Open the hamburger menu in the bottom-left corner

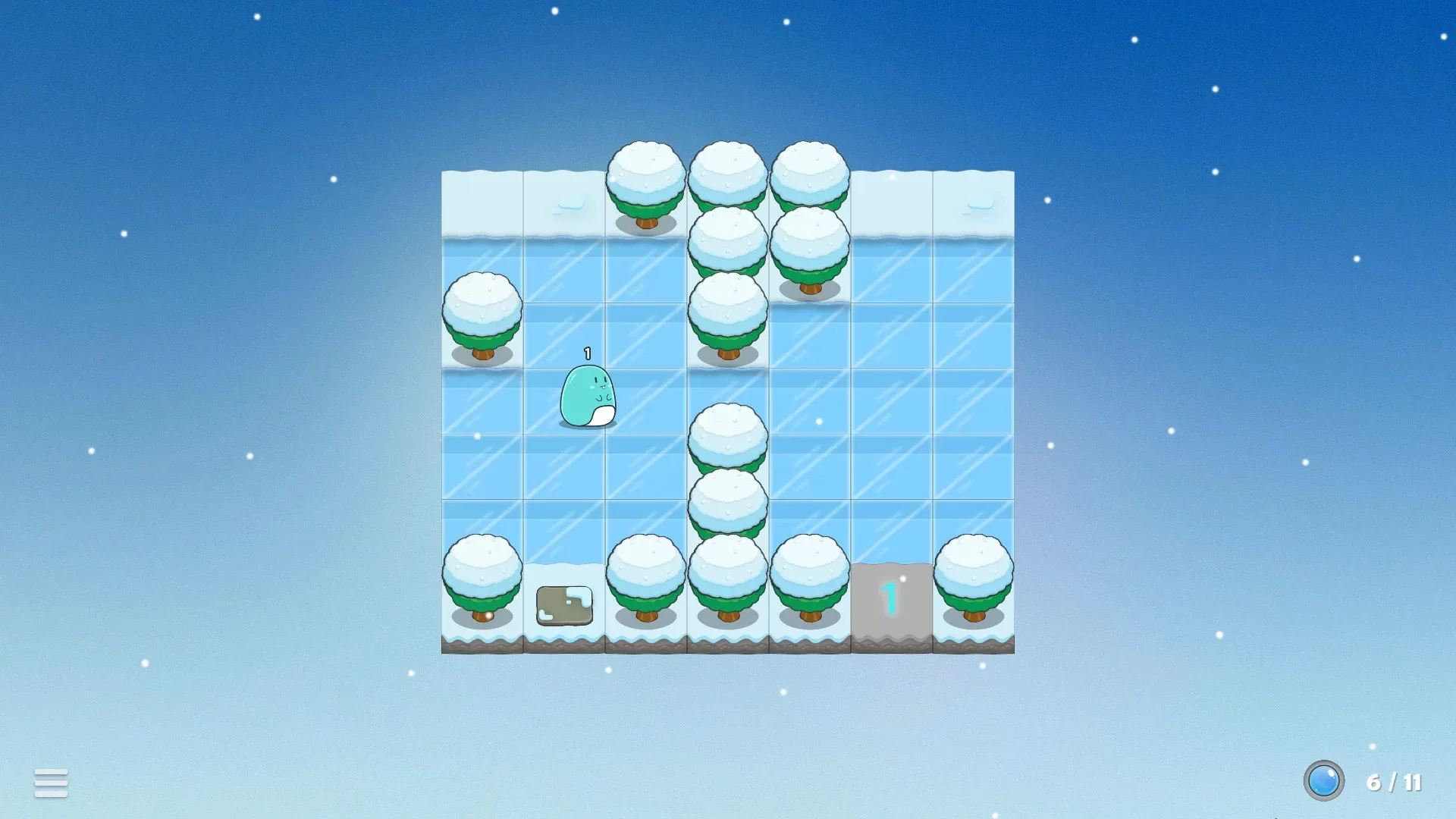click(x=50, y=781)
